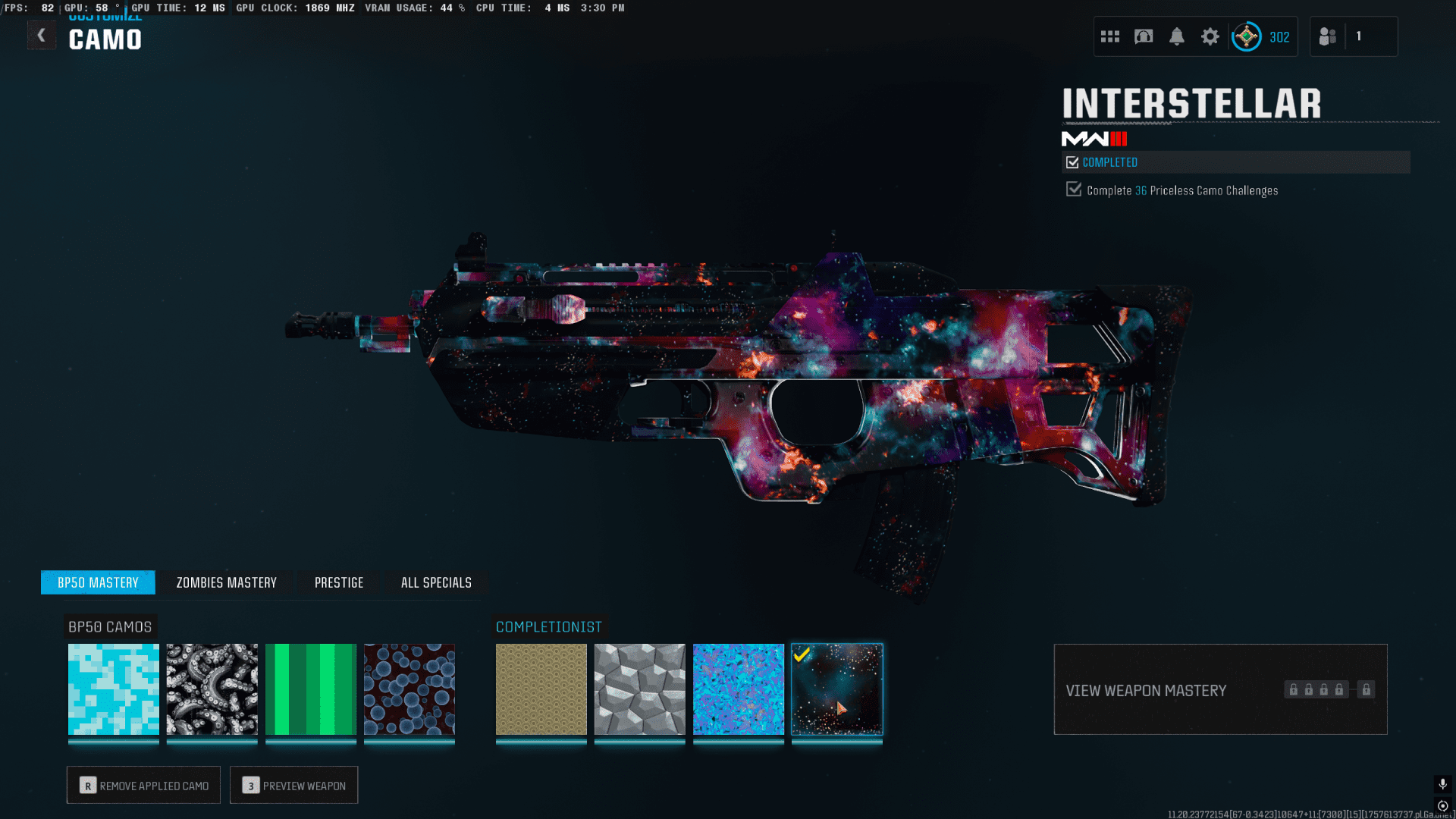1456x819 pixels.
Task: Click Remove Applied Camo button
Action: (x=143, y=786)
